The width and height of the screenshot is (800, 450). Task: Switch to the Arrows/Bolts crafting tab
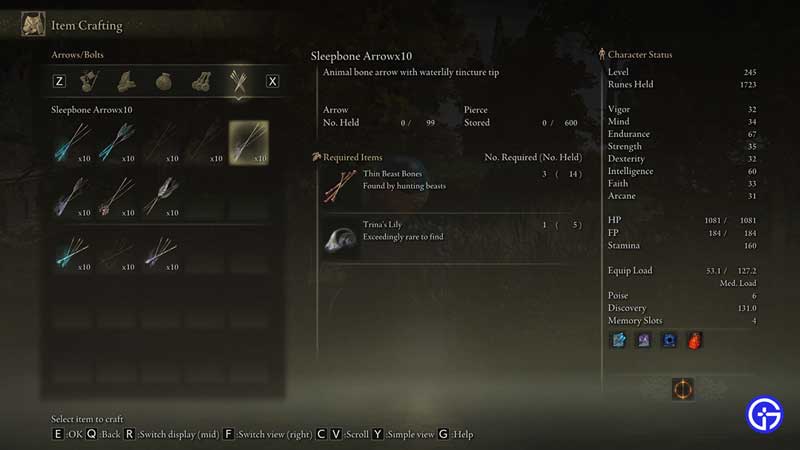239,81
